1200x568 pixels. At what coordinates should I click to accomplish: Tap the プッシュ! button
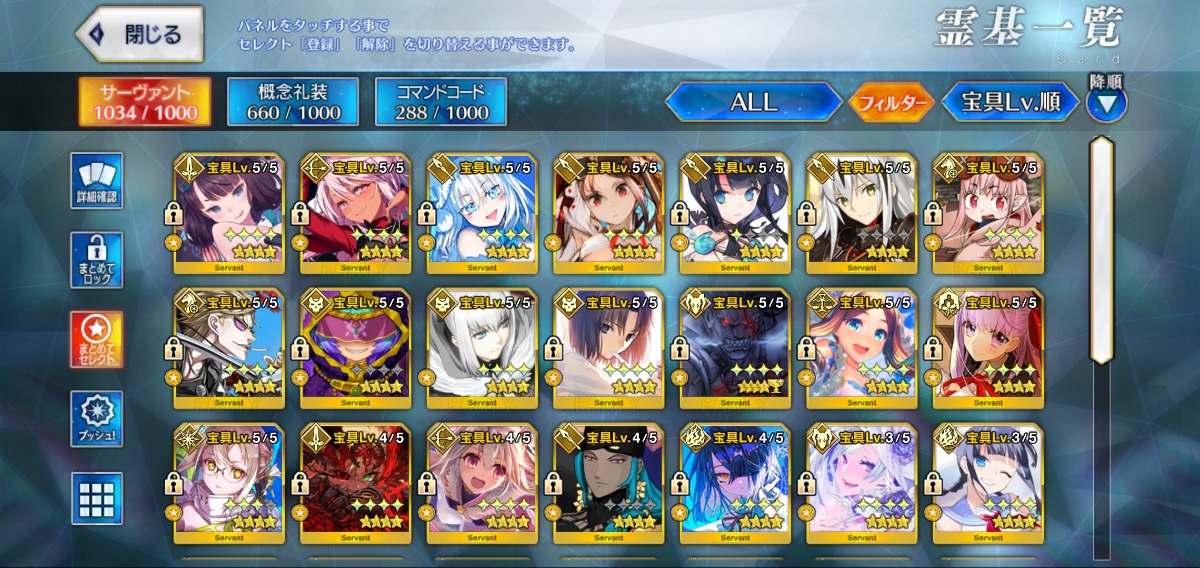[x=97, y=419]
